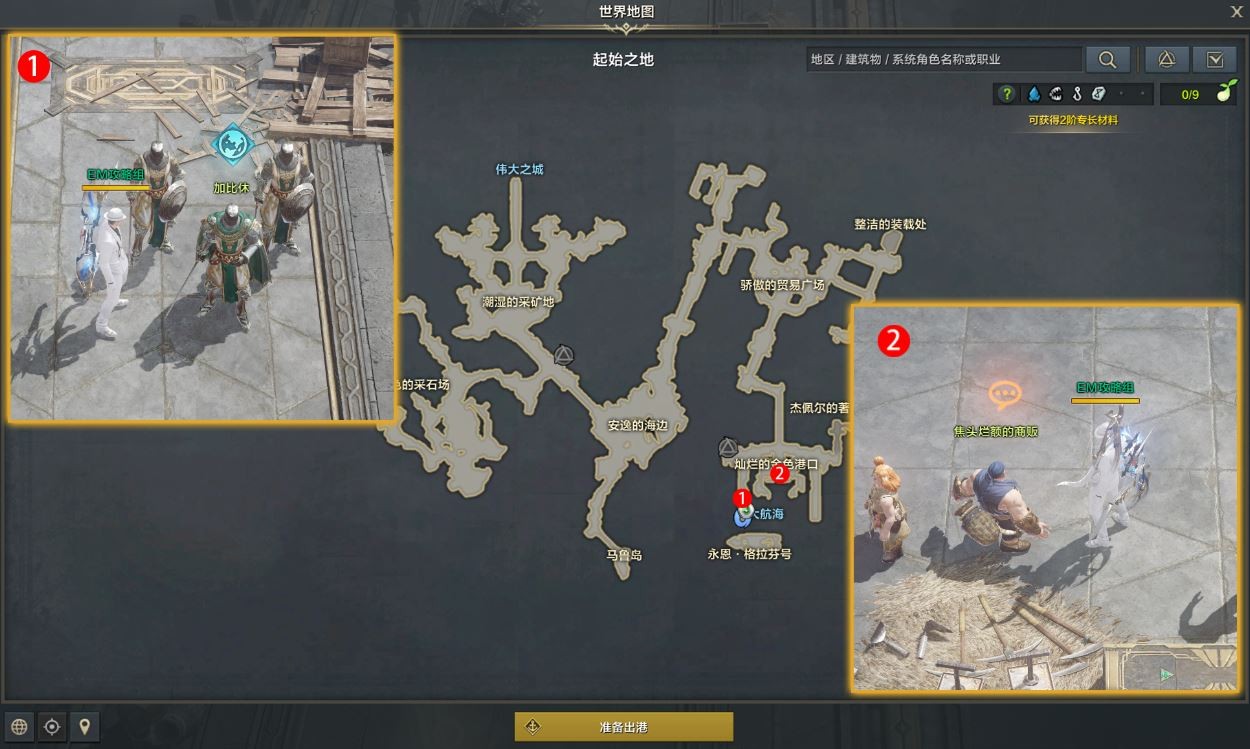The width and height of the screenshot is (1250, 749).
Task: Select the stone tablet icon
Action: [1099, 94]
